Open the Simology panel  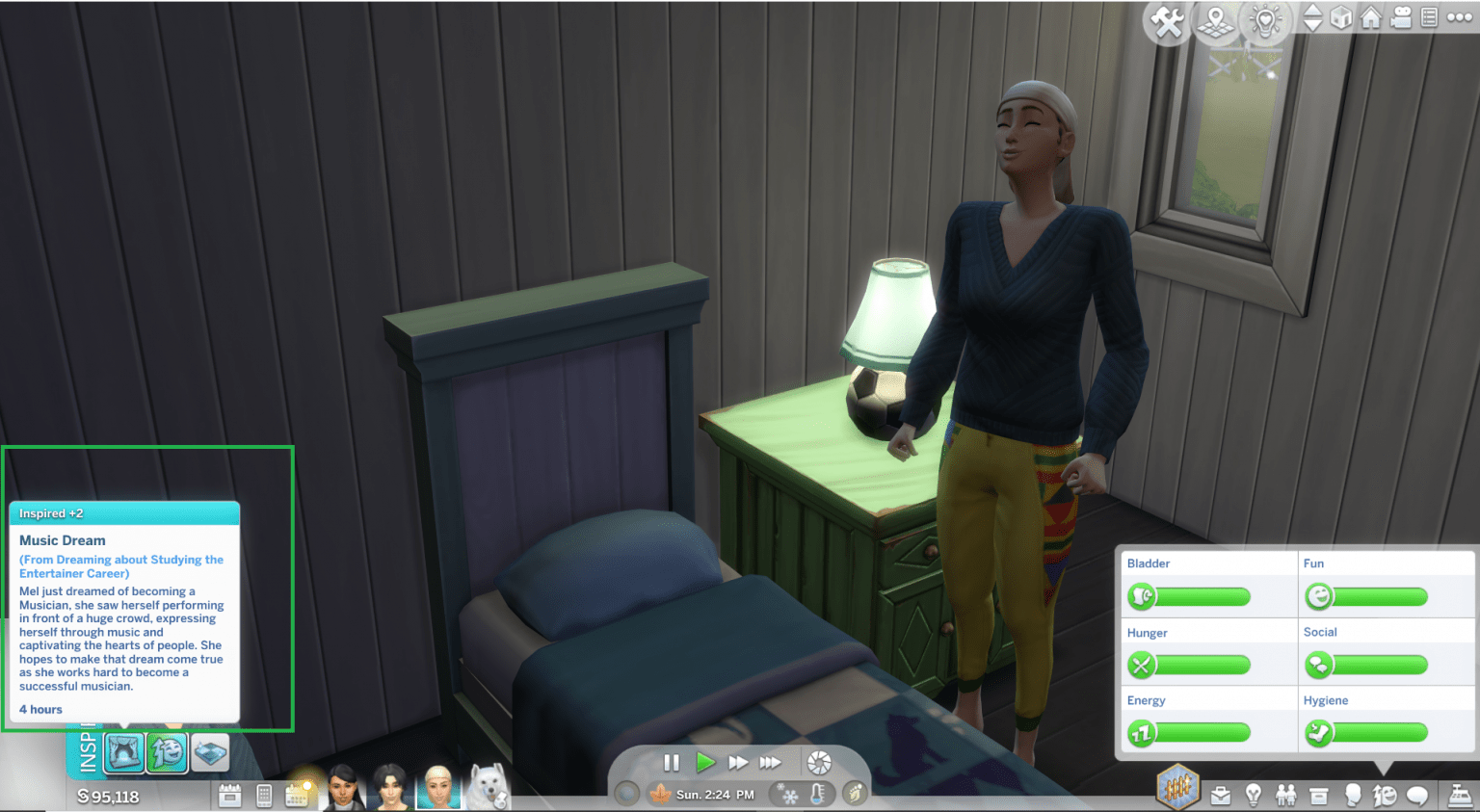[x=1351, y=797]
